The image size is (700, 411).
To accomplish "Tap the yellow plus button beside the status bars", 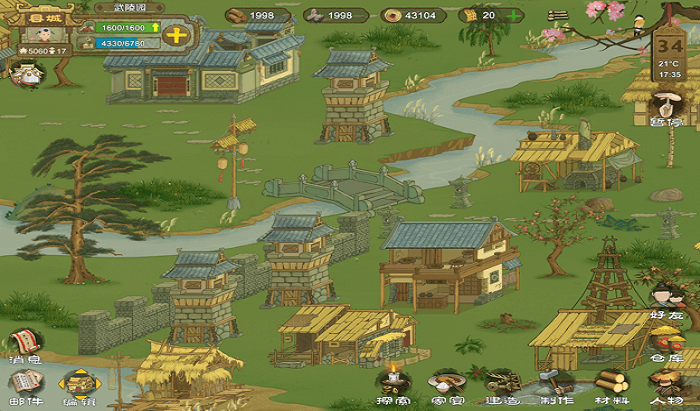I will tap(176, 35).
